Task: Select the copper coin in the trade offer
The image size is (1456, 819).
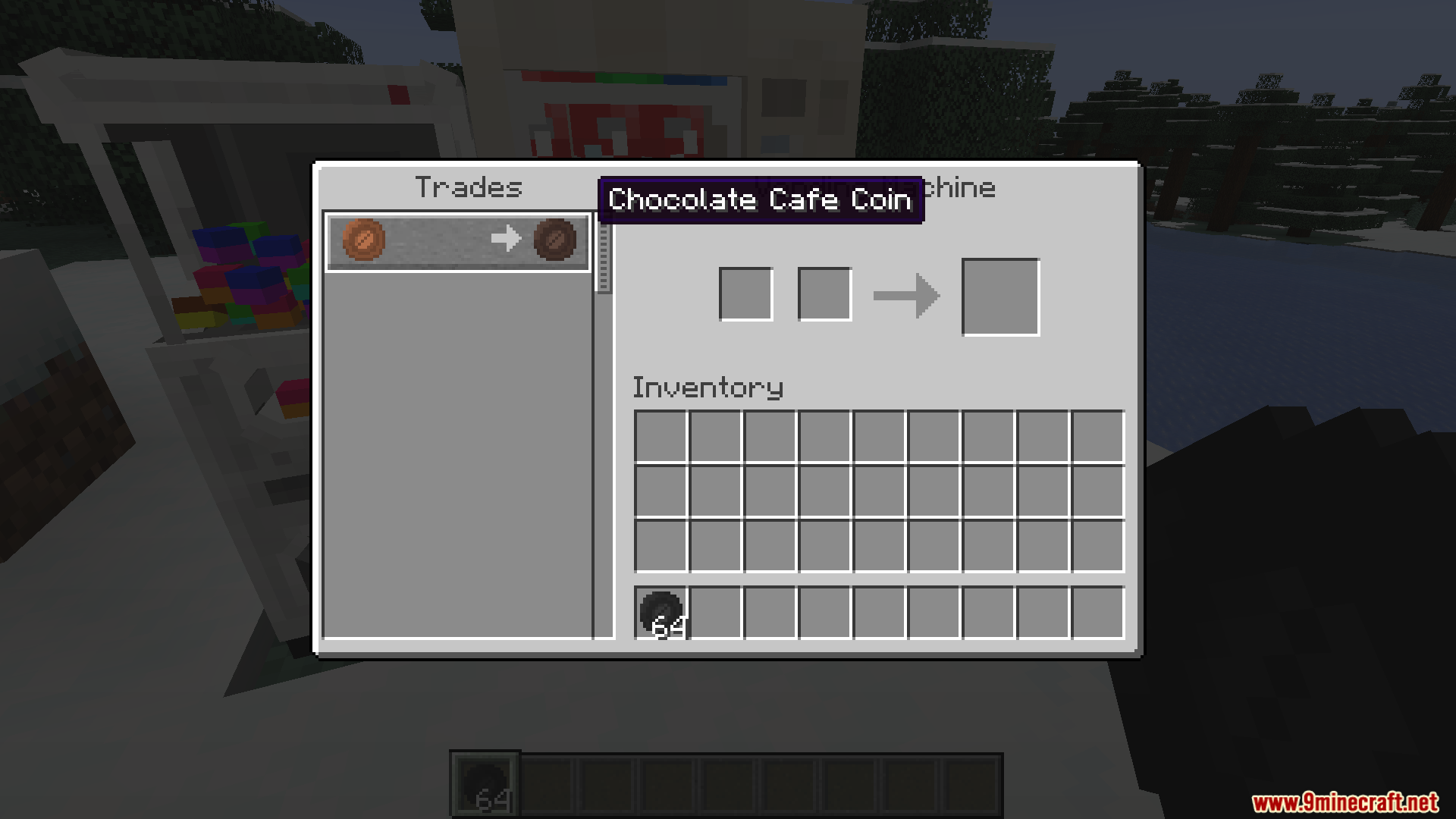Action: click(363, 240)
